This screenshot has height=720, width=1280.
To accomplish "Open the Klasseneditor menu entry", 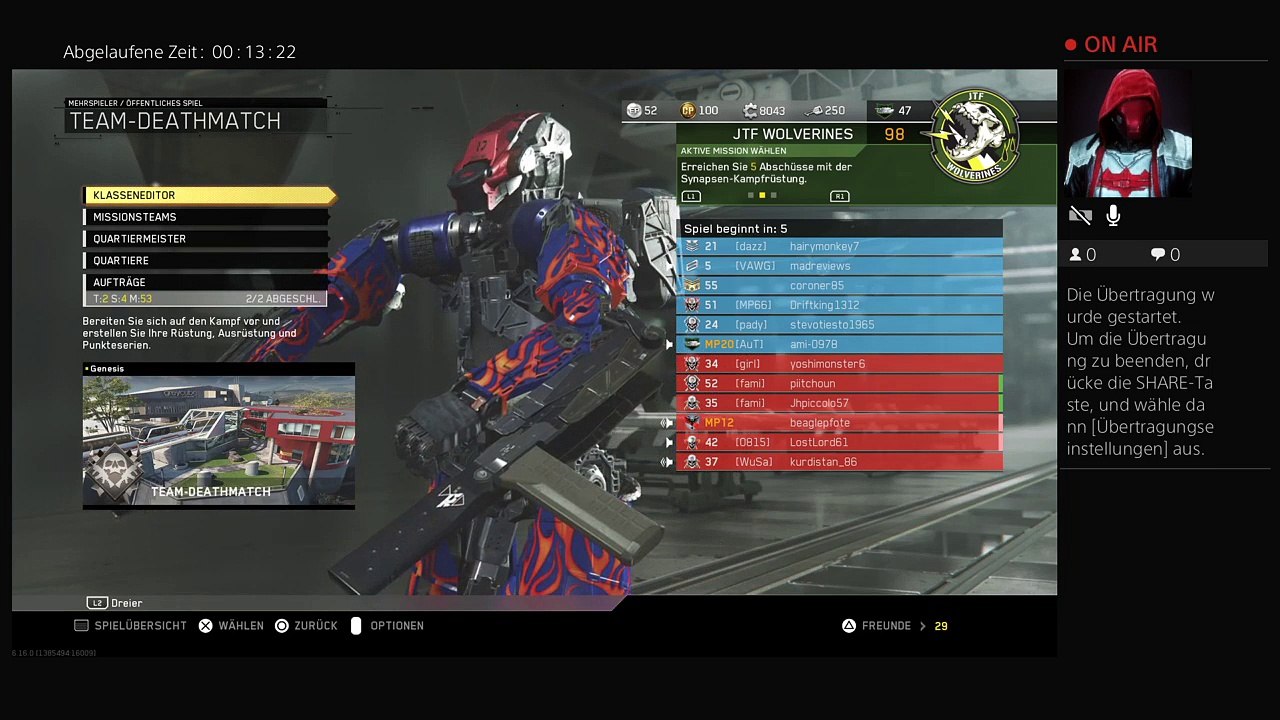I will tap(208, 195).
